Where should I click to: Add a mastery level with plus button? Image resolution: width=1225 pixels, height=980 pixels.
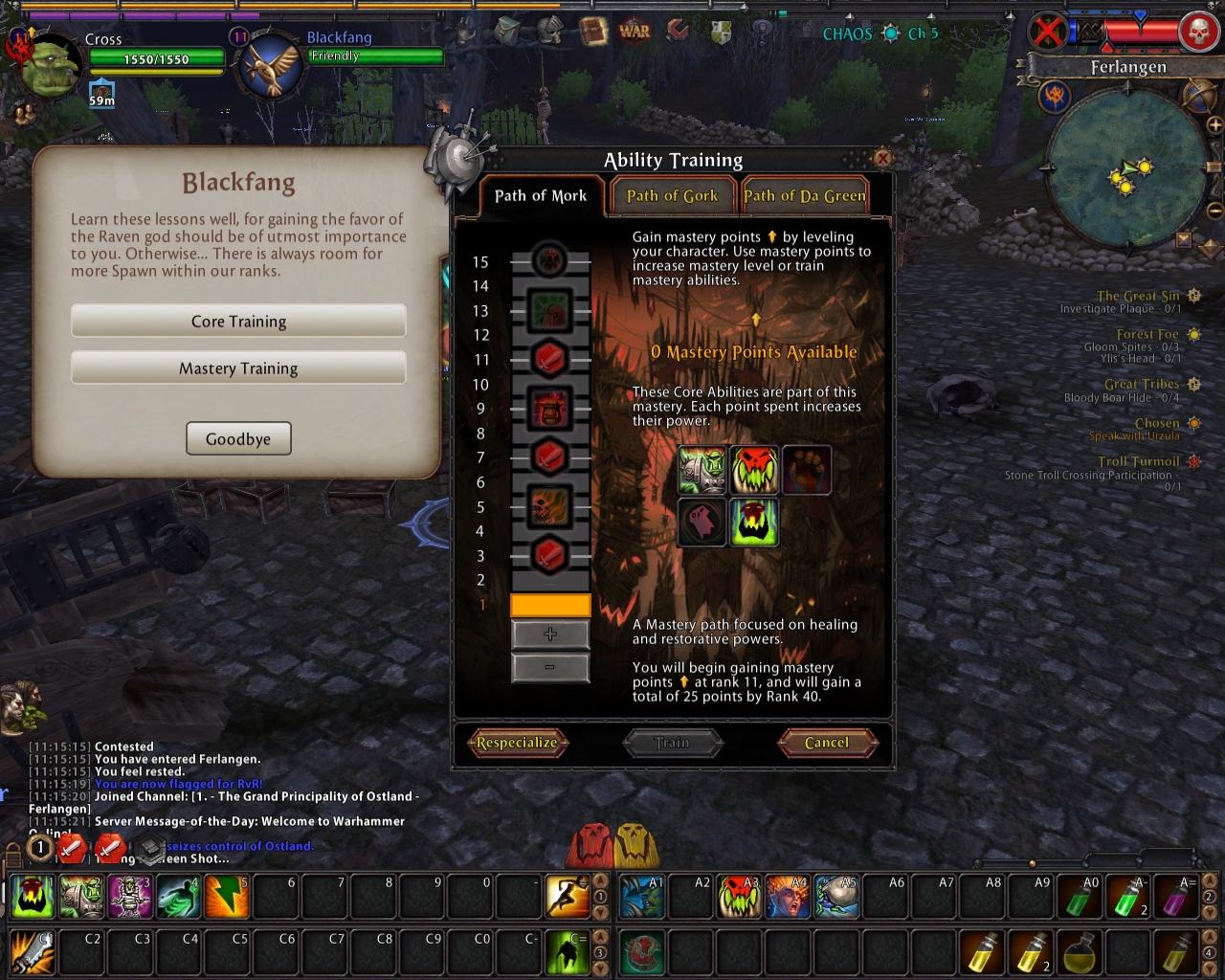pyautogui.click(x=550, y=634)
